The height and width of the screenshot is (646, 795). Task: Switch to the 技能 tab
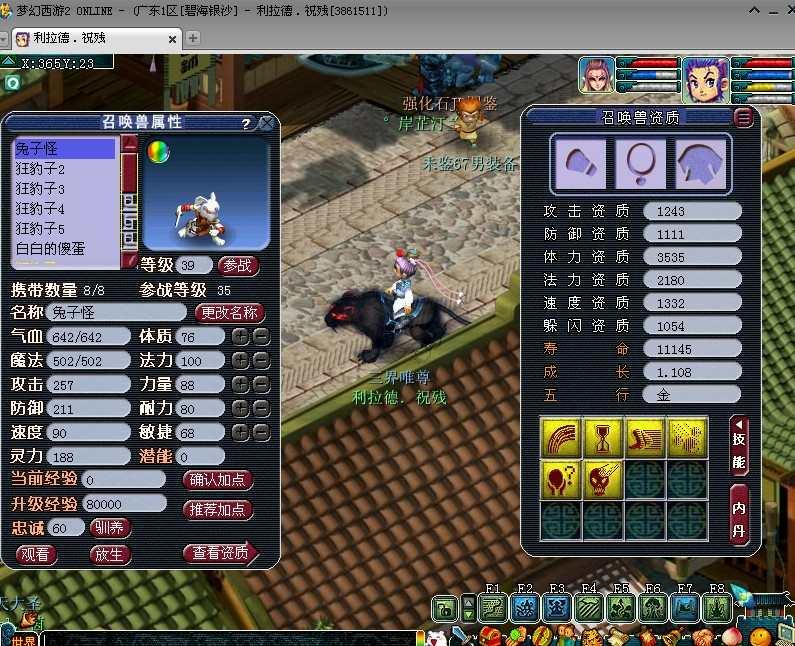click(x=740, y=445)
